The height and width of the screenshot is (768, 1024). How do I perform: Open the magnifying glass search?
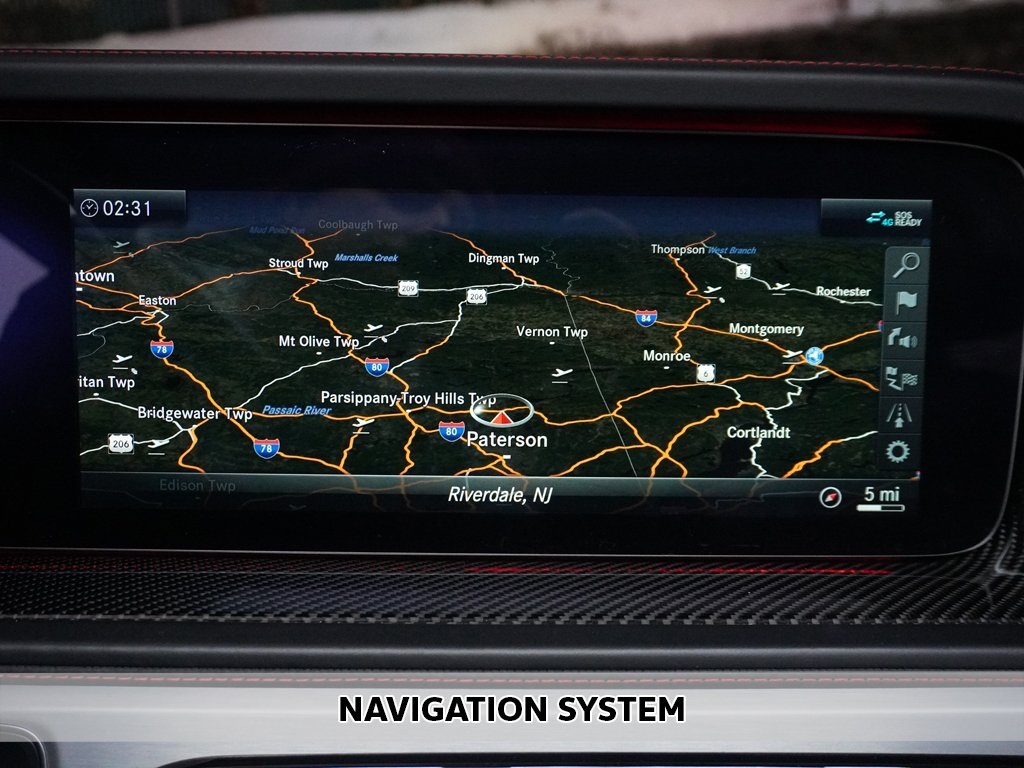(x=905, y=265)
